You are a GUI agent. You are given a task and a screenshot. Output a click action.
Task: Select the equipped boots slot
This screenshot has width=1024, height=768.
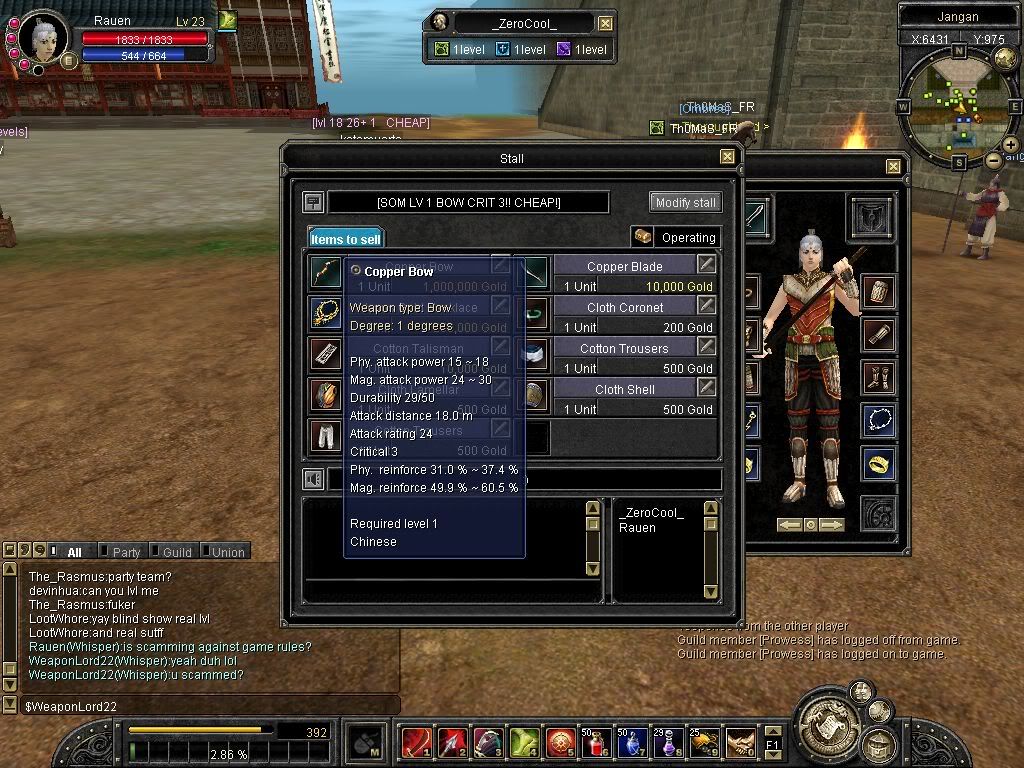pos(878,378)
